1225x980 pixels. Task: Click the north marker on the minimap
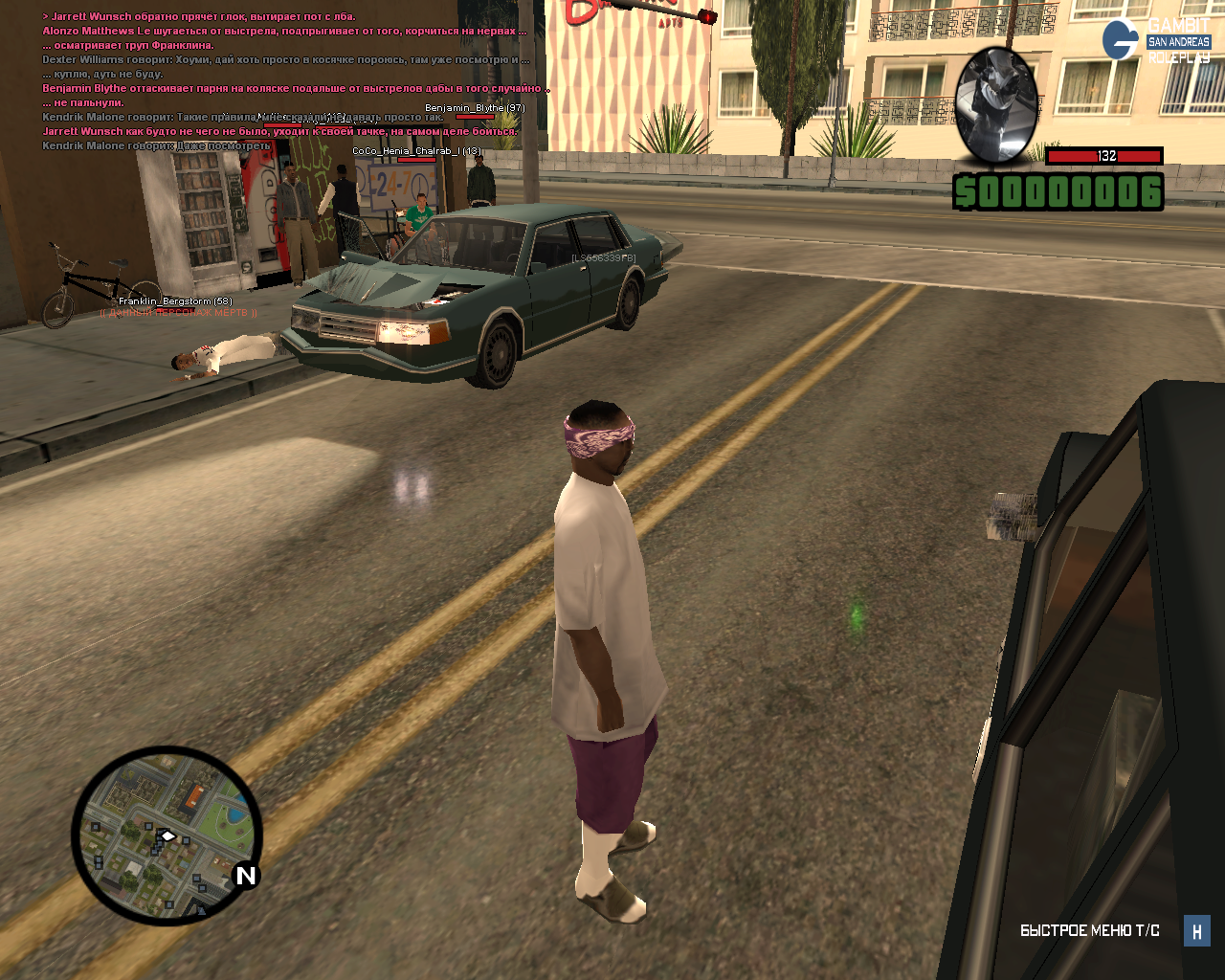pos(246,875)
